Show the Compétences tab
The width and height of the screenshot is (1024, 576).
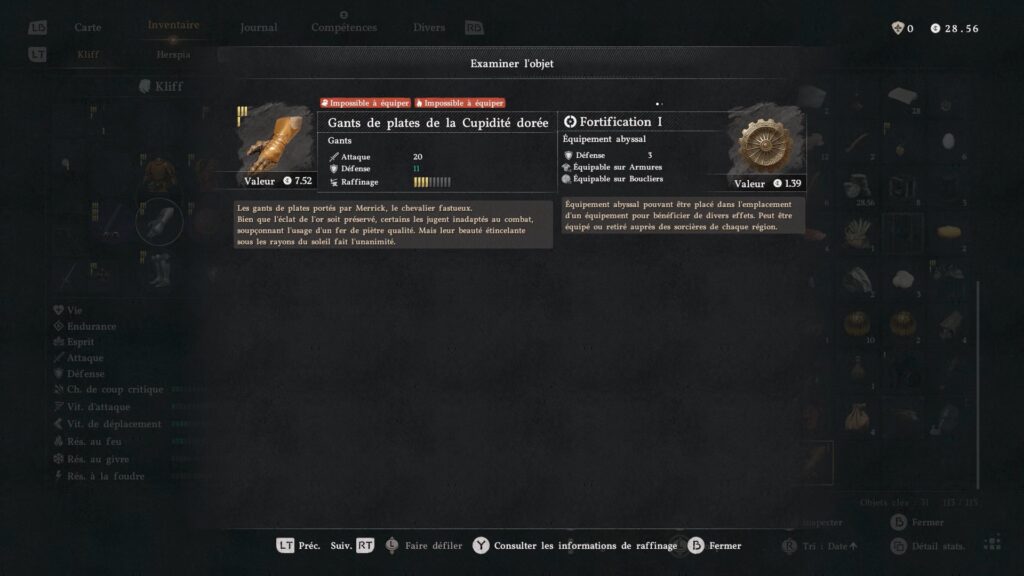(343, 27)
